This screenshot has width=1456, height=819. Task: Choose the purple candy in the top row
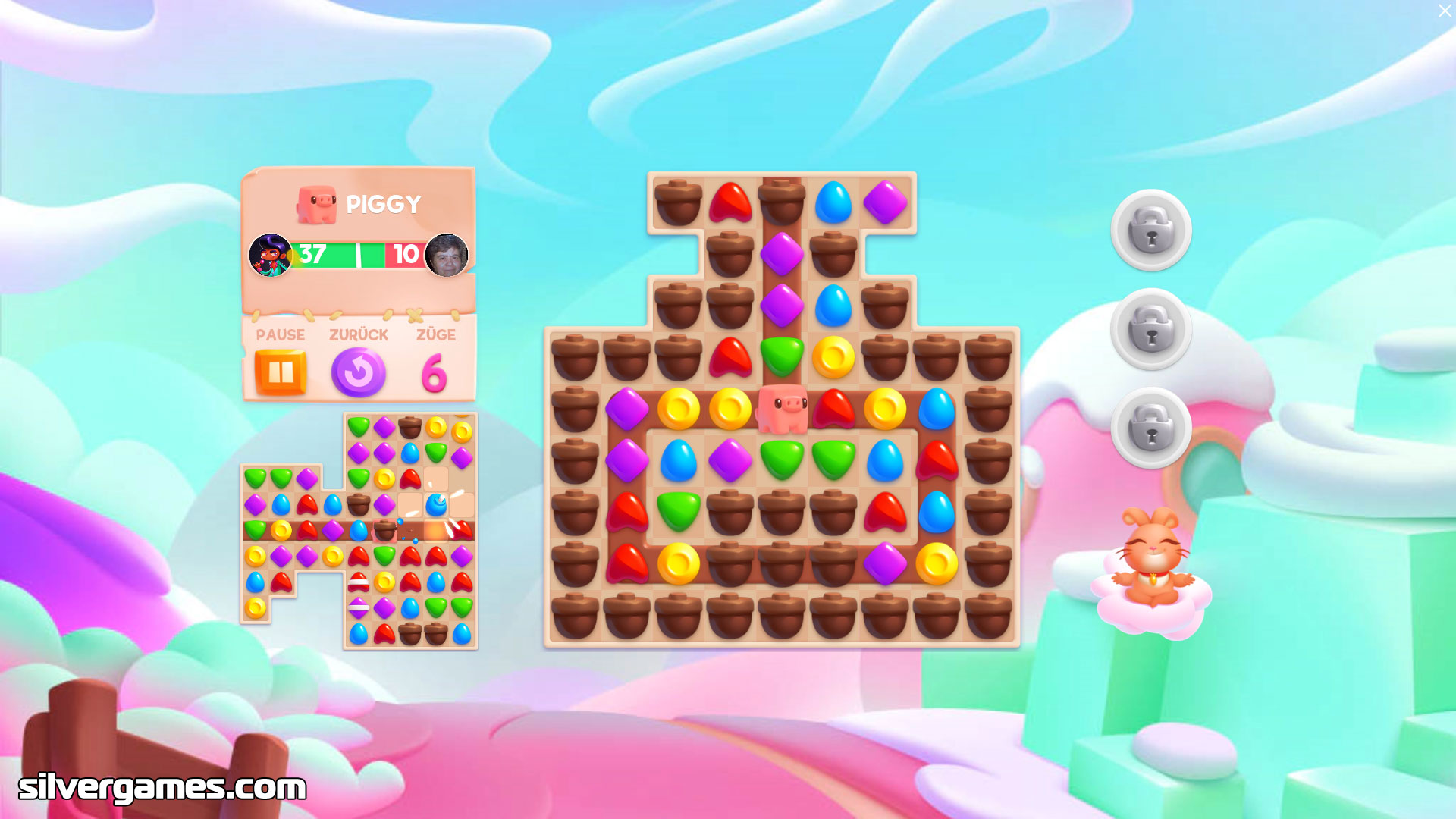885,202
